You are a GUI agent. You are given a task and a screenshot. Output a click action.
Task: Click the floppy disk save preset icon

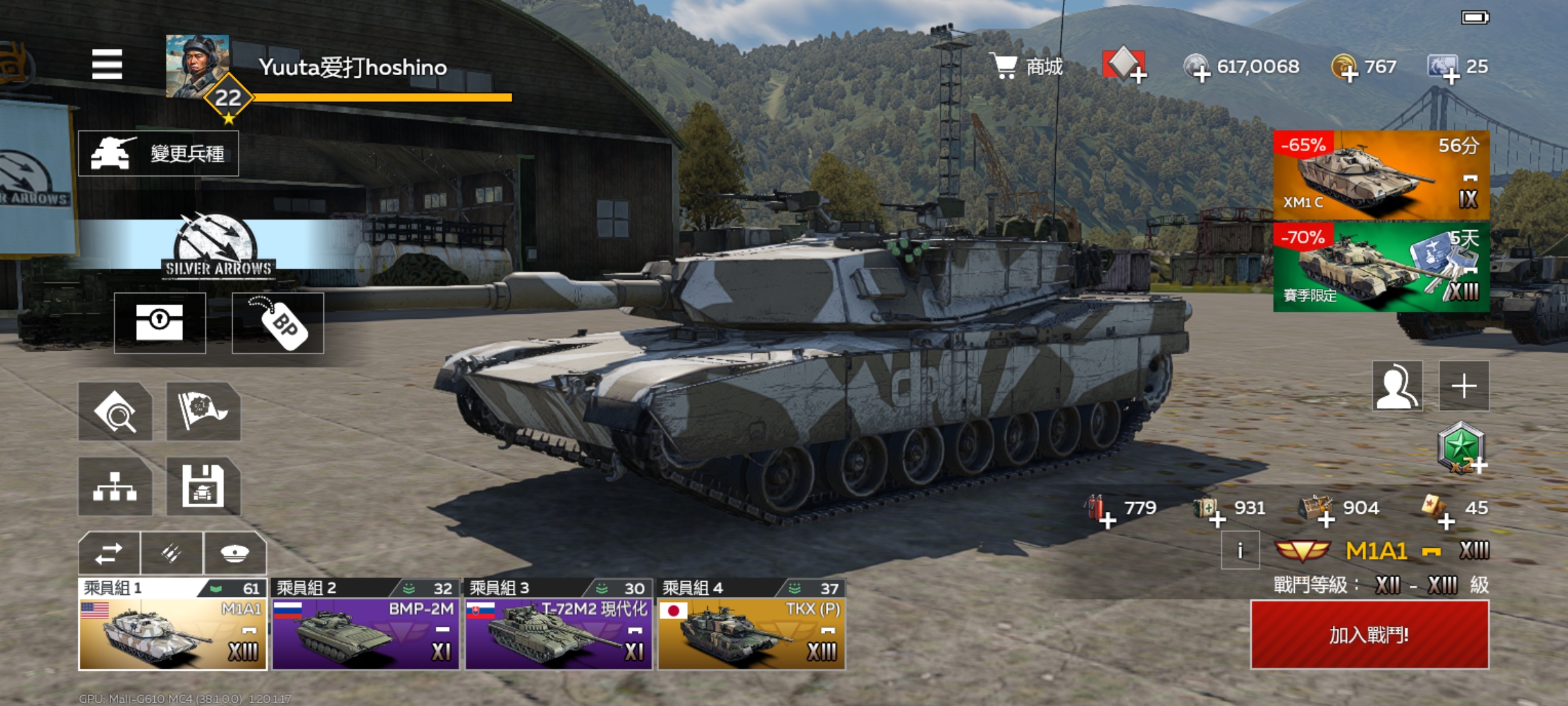[203, 486]
